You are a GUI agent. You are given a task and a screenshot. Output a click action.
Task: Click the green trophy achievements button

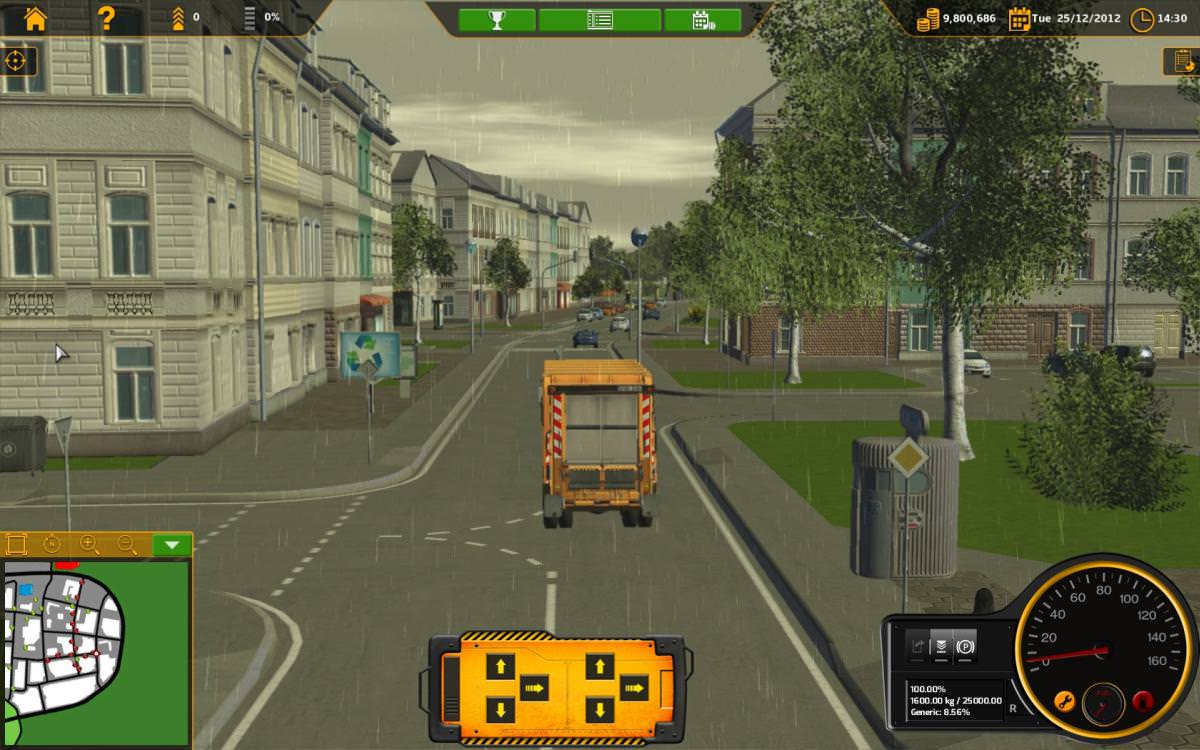click(497, 20)
